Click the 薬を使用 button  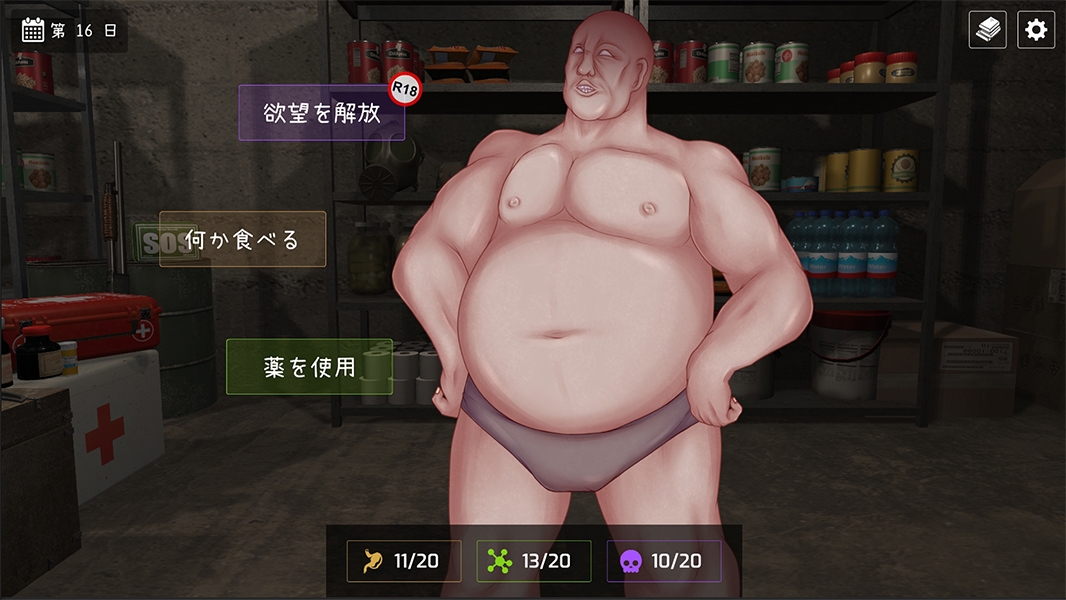pyautogui.click(x=309, y=366)
